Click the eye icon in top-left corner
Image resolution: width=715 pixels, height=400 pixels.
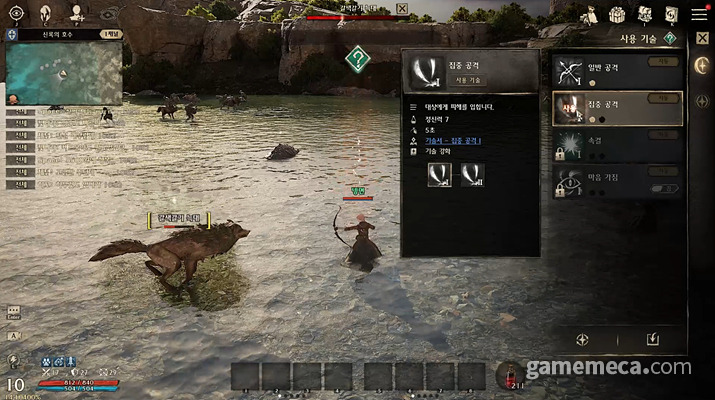[16, 13]
